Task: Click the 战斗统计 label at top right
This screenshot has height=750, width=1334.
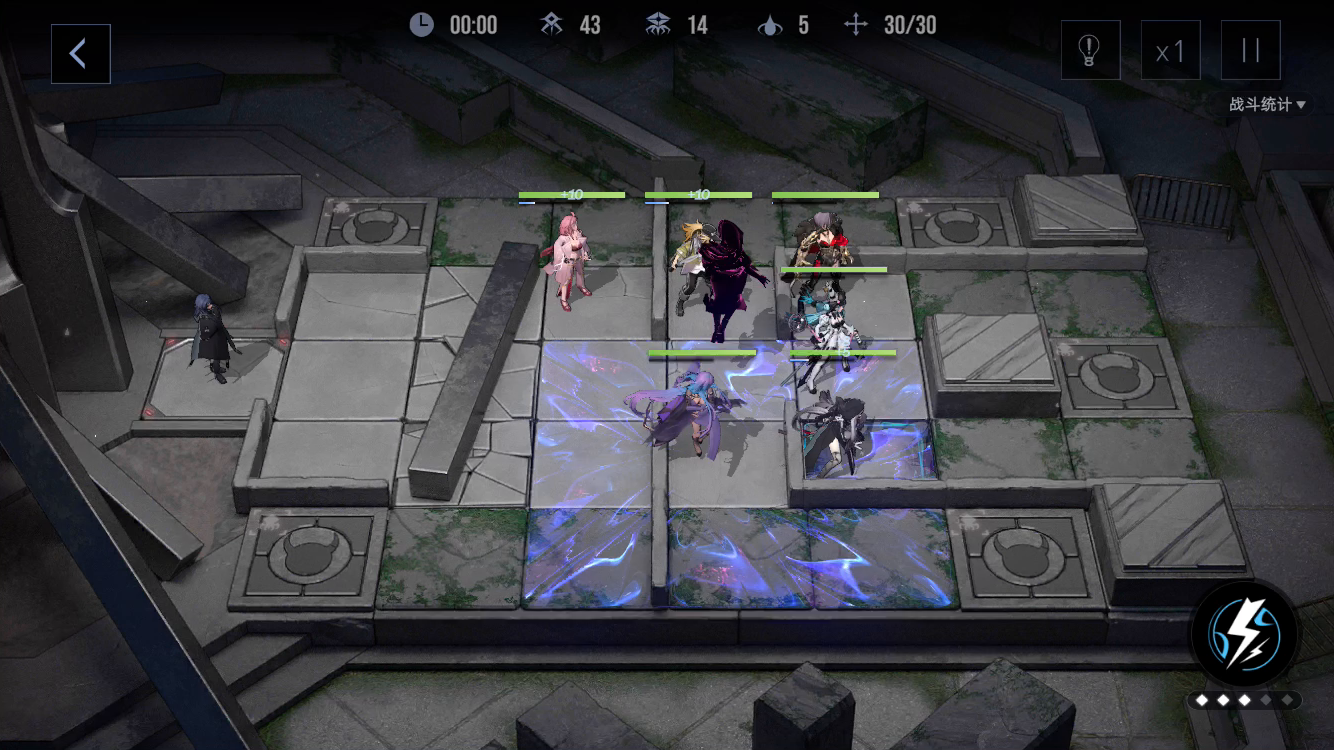Action: tap(1259, 103)
